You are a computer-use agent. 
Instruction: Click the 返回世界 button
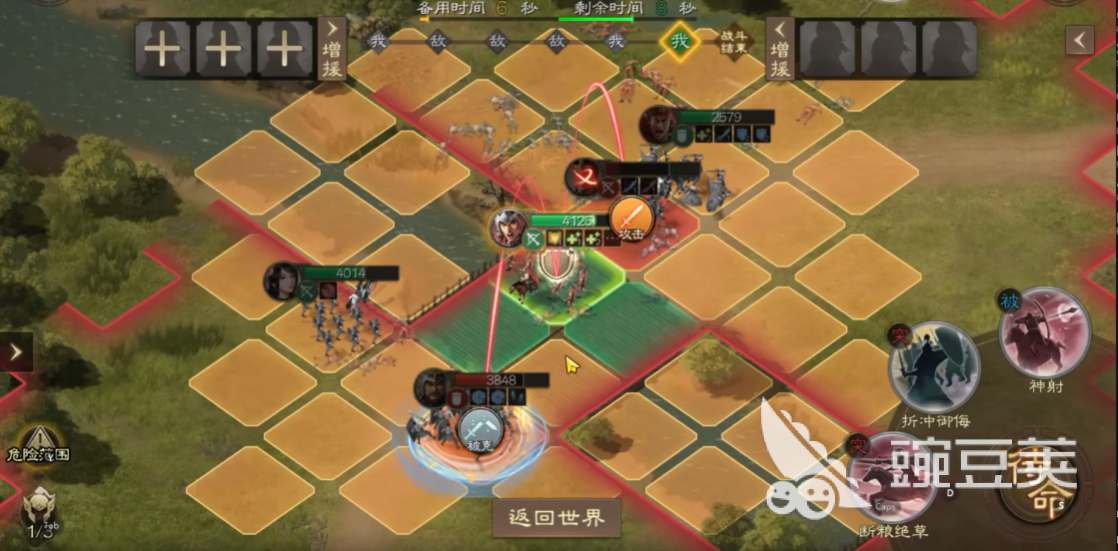tap(557, 518)
